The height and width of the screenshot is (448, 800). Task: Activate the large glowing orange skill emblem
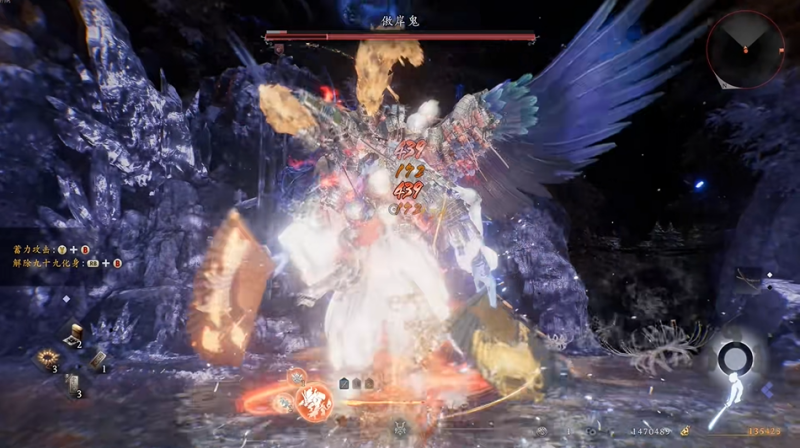tap(312, 398)
